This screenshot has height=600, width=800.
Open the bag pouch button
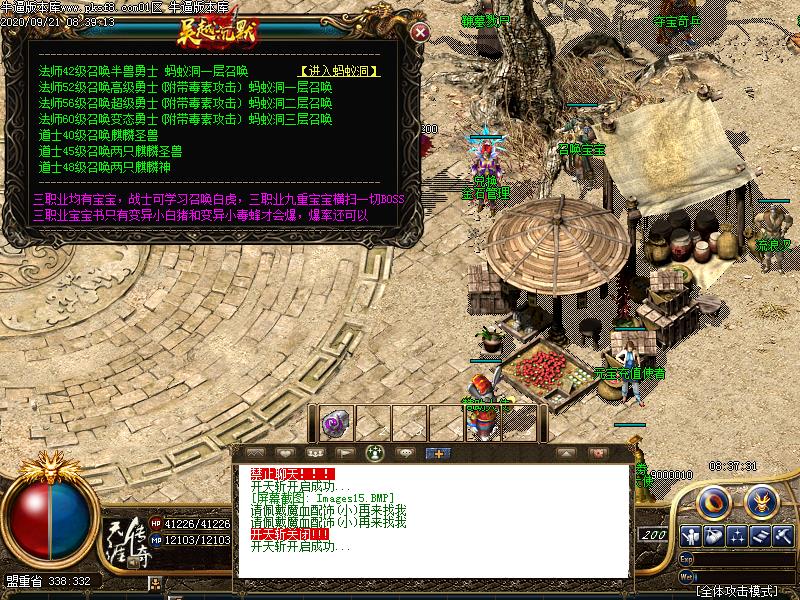pyautogui.click(x=714, y=537)
